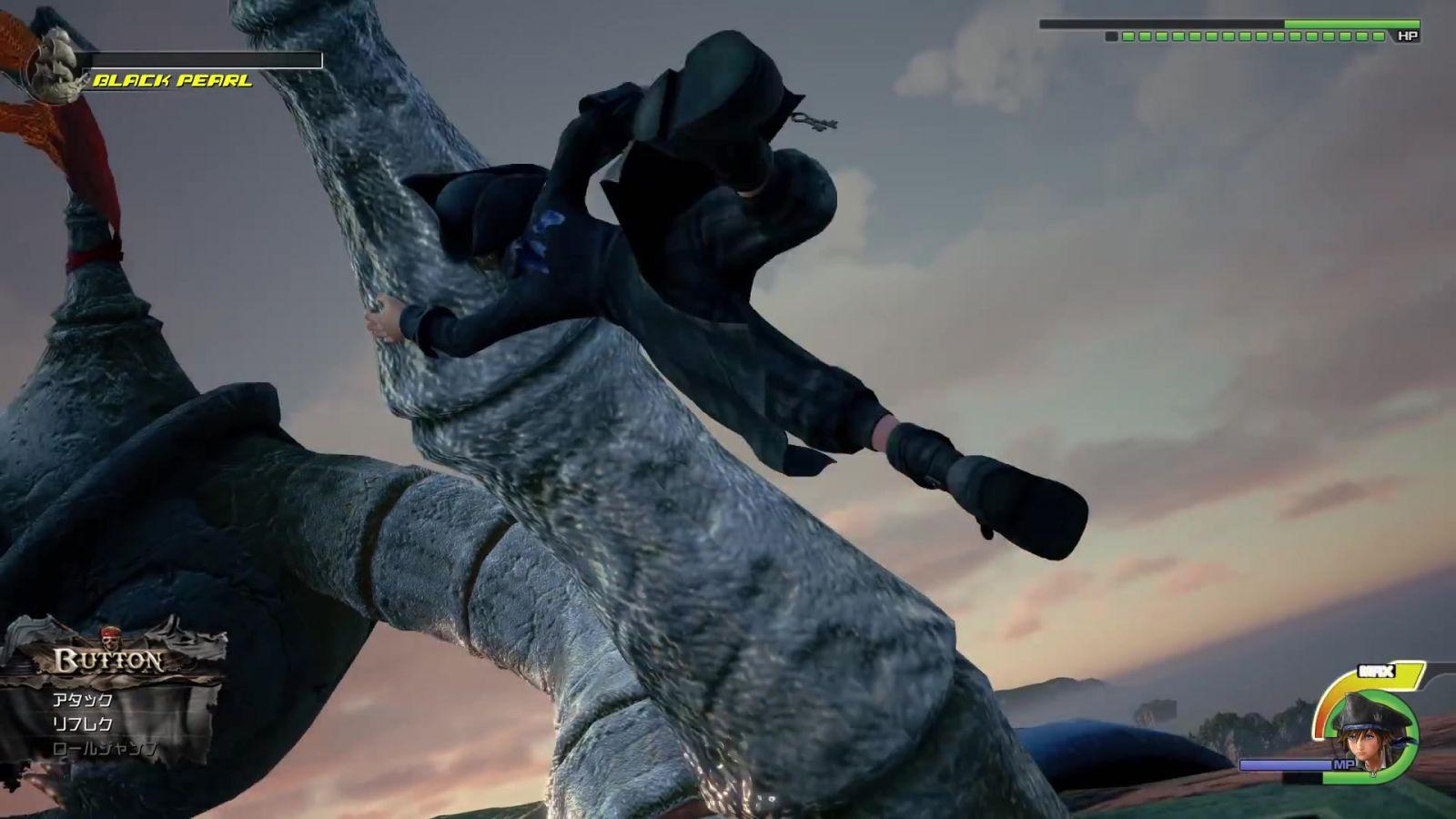Click the BUTTON command menu header
Image resolution: width=1456 pixels, height=819 pixels.
(109, 660)
